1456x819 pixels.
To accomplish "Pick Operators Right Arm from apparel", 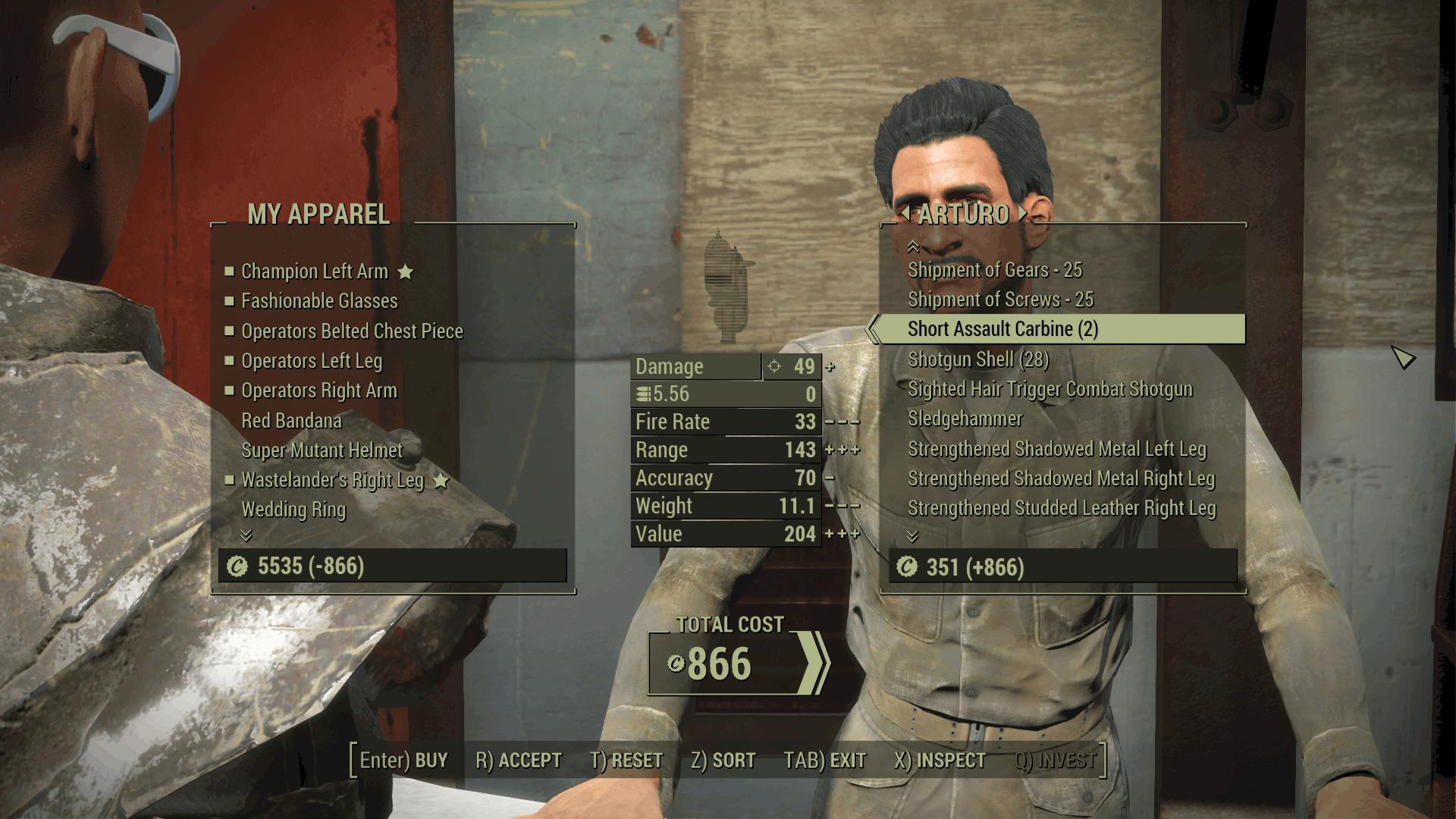I will (x=318, y=391).
